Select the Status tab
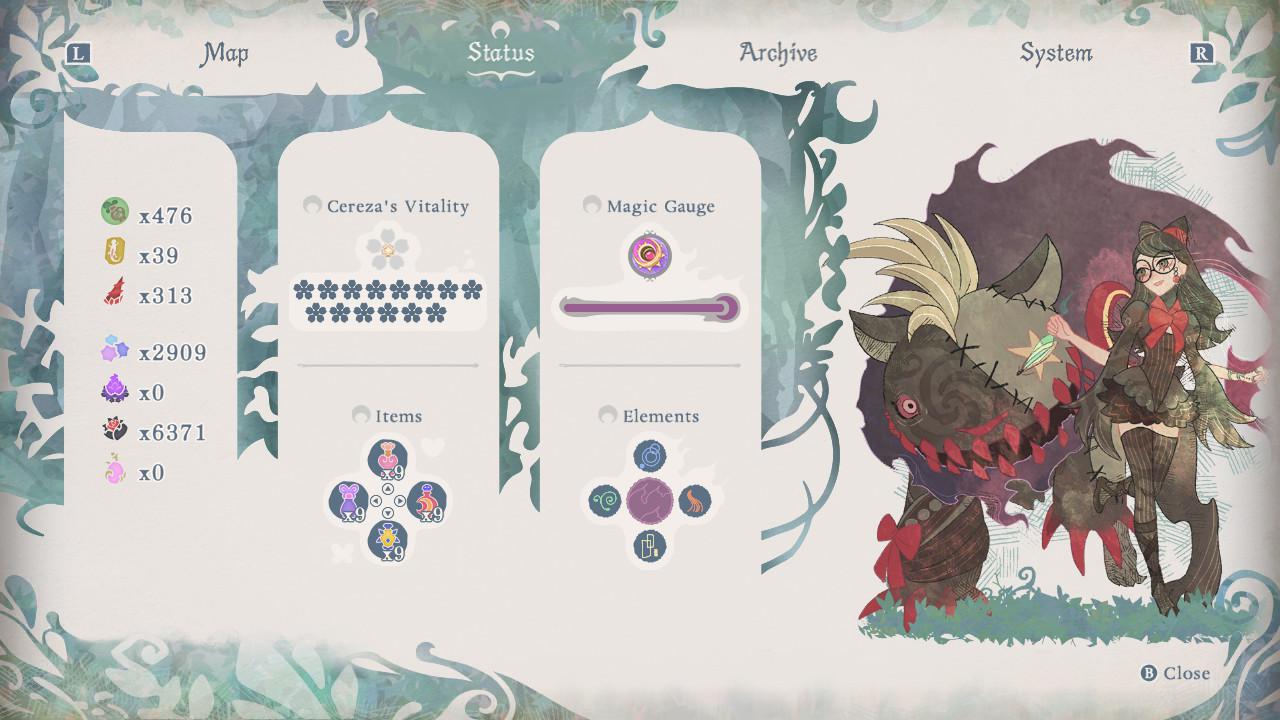1280x720 pixels. click(x=501, y=53)
